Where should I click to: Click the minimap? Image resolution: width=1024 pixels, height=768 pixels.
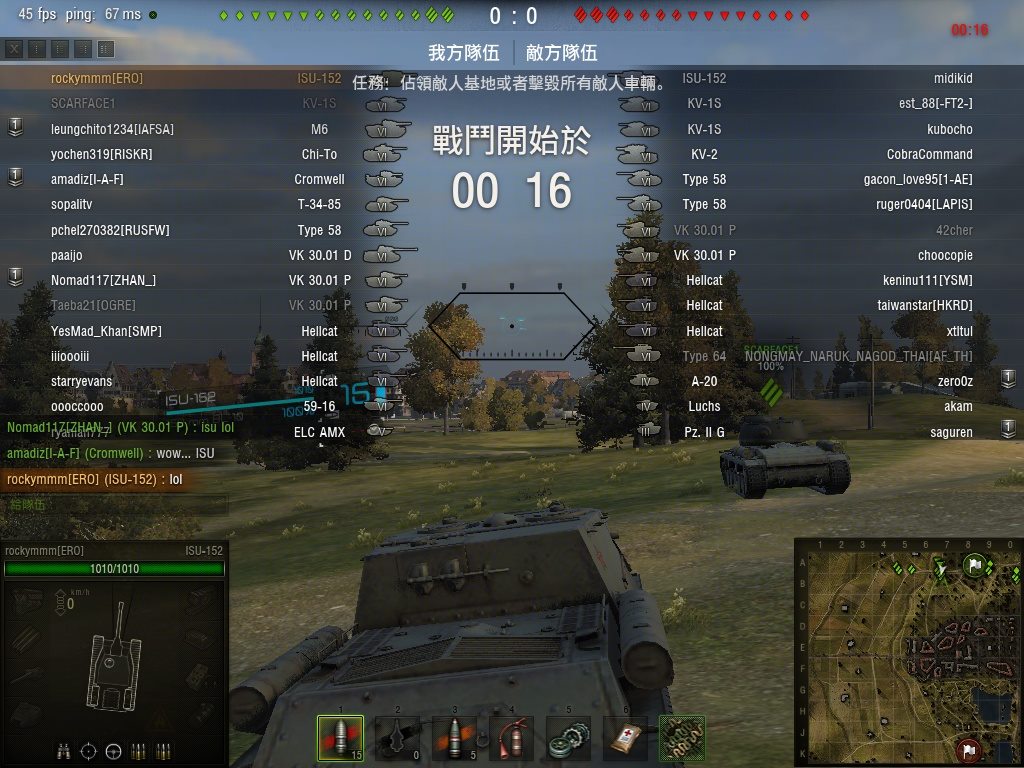click(x=907, y=652)
